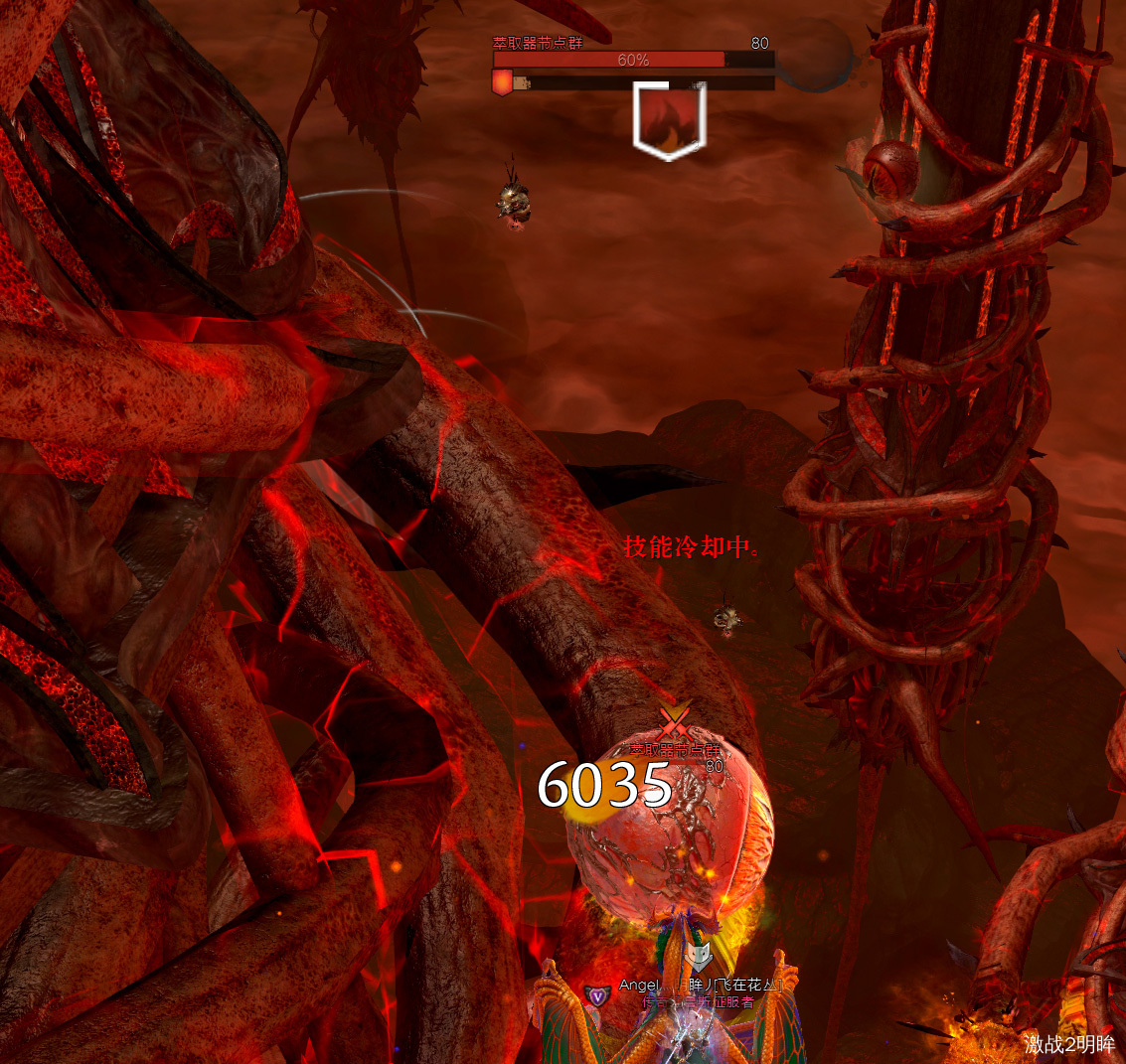Click the purple V mastery badge
This screenshot has height=1064, width=1126.
coord(596,995)
